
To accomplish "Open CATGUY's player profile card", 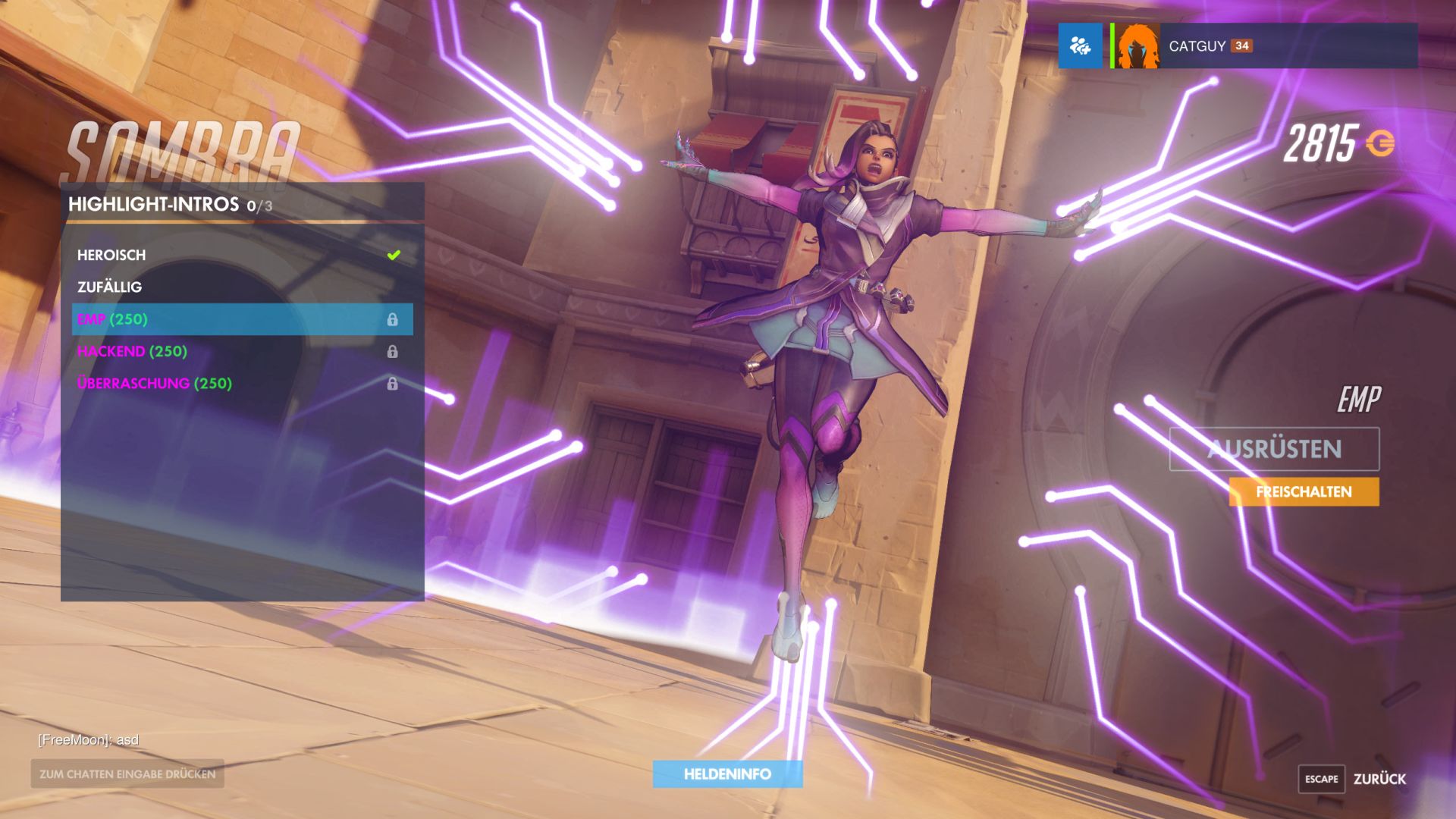I will 1264,46.
